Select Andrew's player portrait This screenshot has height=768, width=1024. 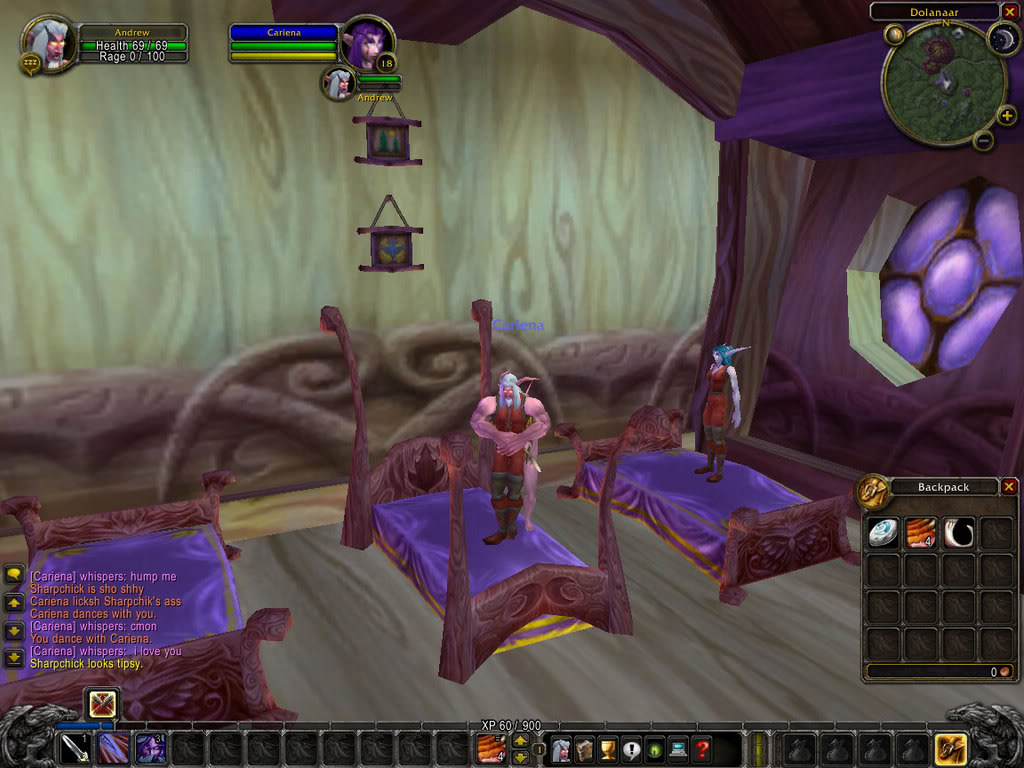click(x=48, y=44)
